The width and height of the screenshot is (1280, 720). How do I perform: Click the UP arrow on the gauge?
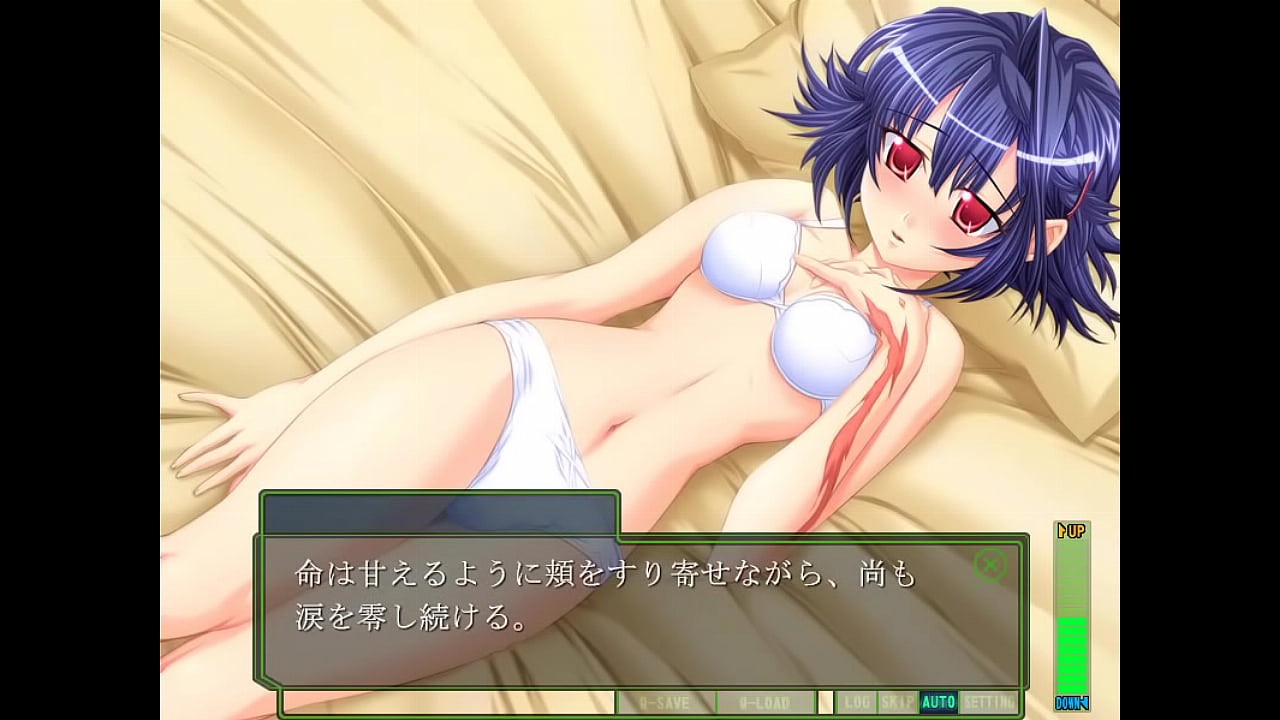1072,530
